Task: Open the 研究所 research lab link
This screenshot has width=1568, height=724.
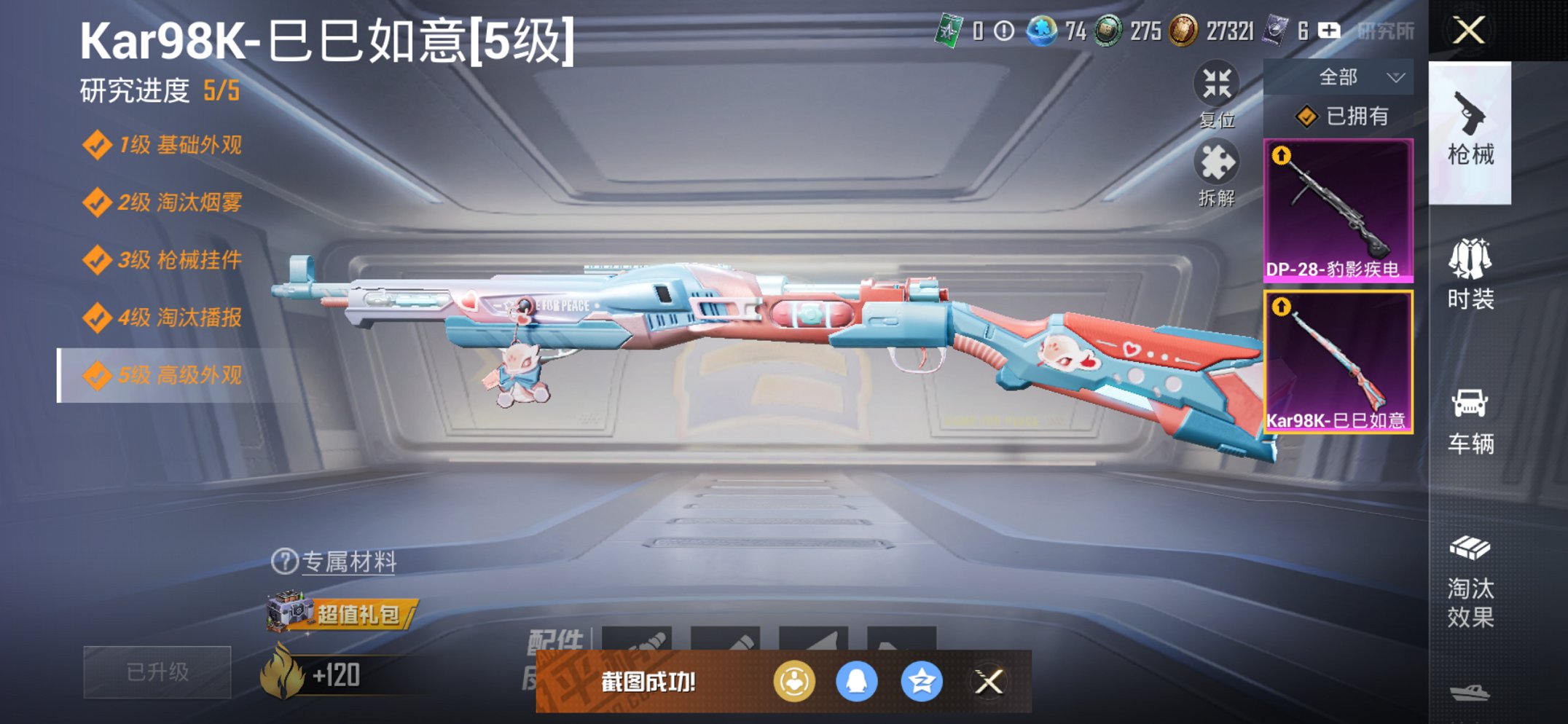Action: pos(1385,31)
